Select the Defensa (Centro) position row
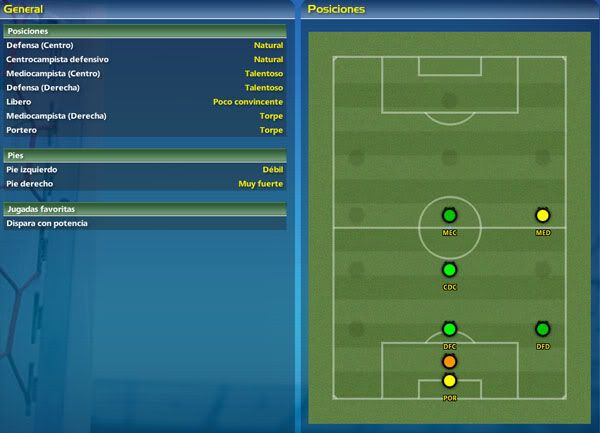The image size is (600, 433). [x=144, y=45]
